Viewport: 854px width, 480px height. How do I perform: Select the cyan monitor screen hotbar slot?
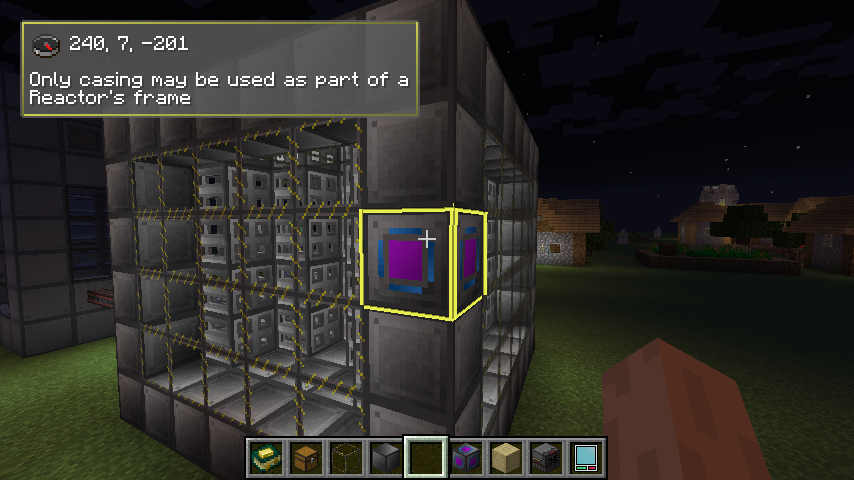coord(586,457)
